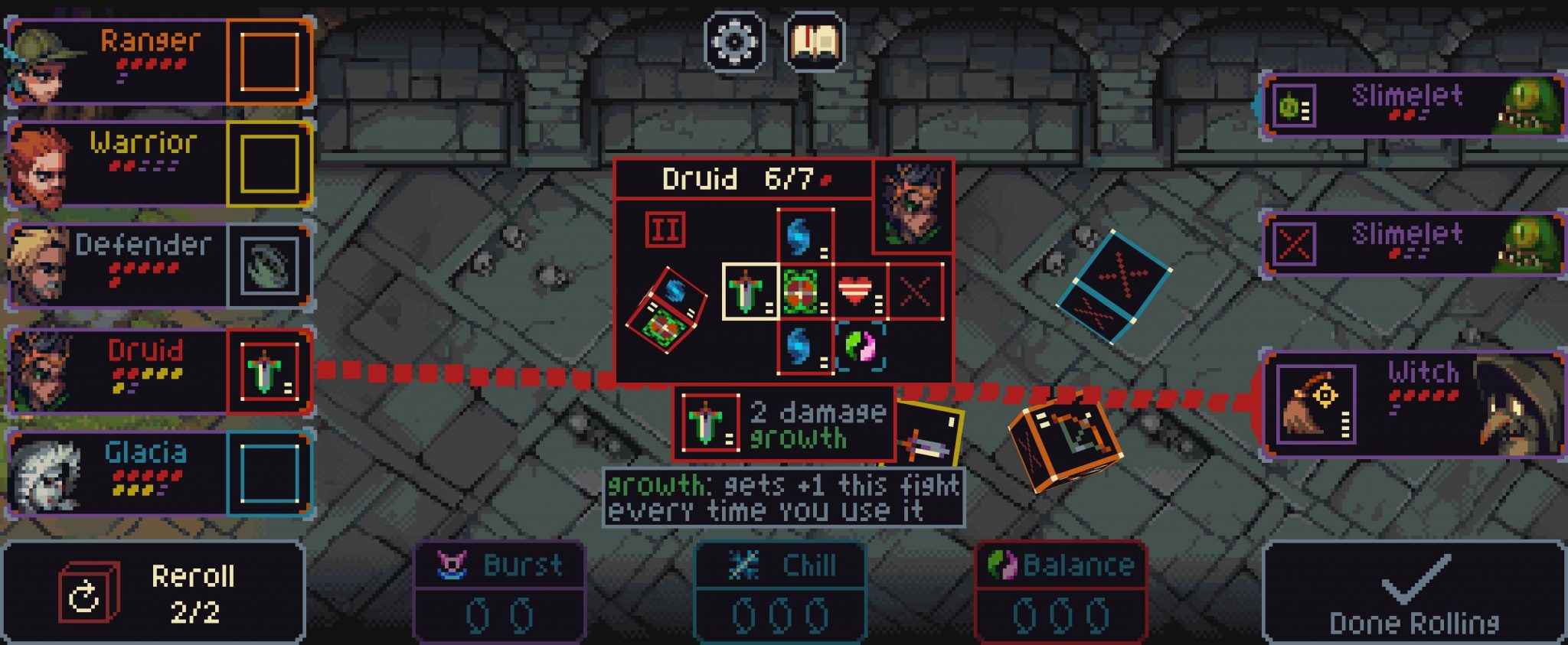Click the Druid portrait in dice popup
The height and width of the screenshot is (645, 1568).
pos(913,205)
